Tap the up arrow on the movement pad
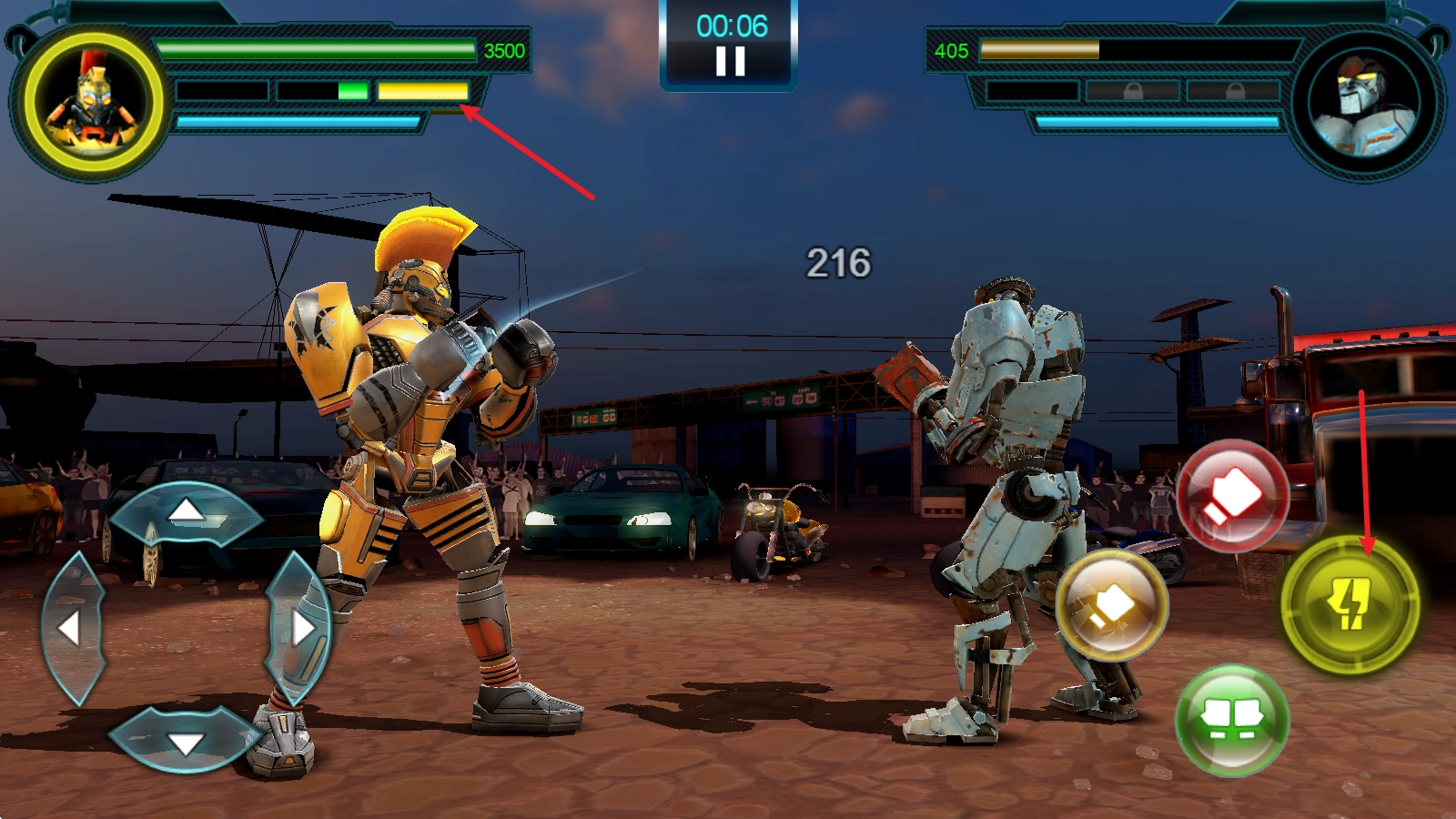The image size is (1456, 819). point(187,513)
